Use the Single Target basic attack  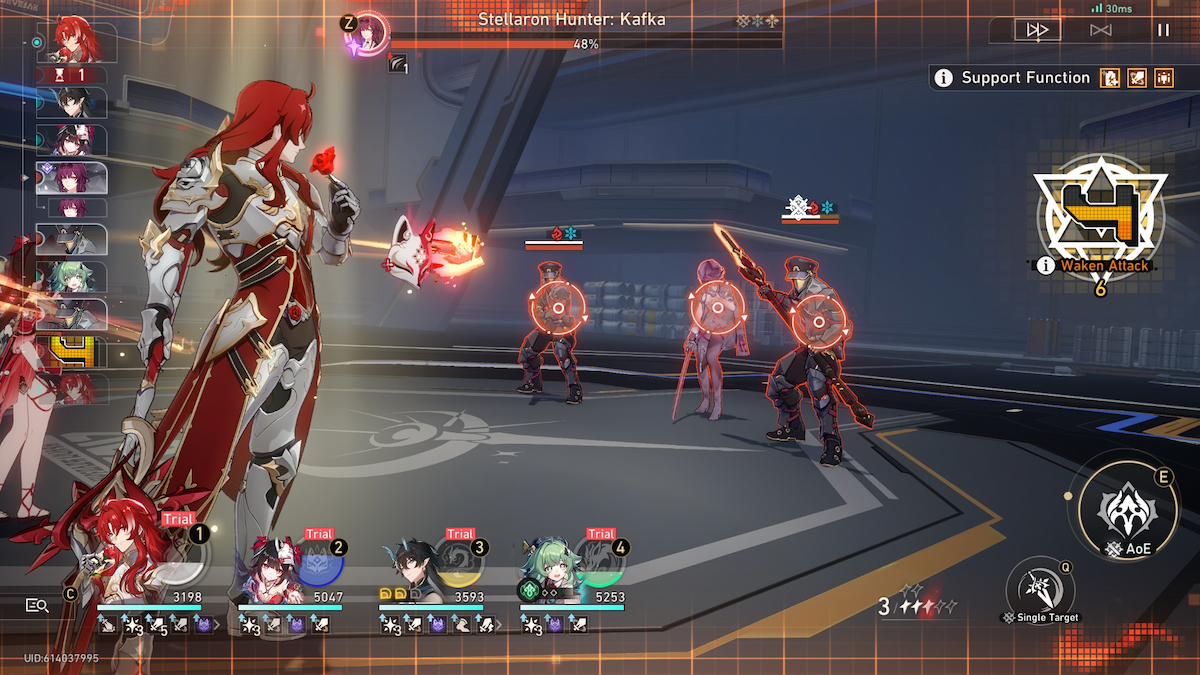(1039, 587)
